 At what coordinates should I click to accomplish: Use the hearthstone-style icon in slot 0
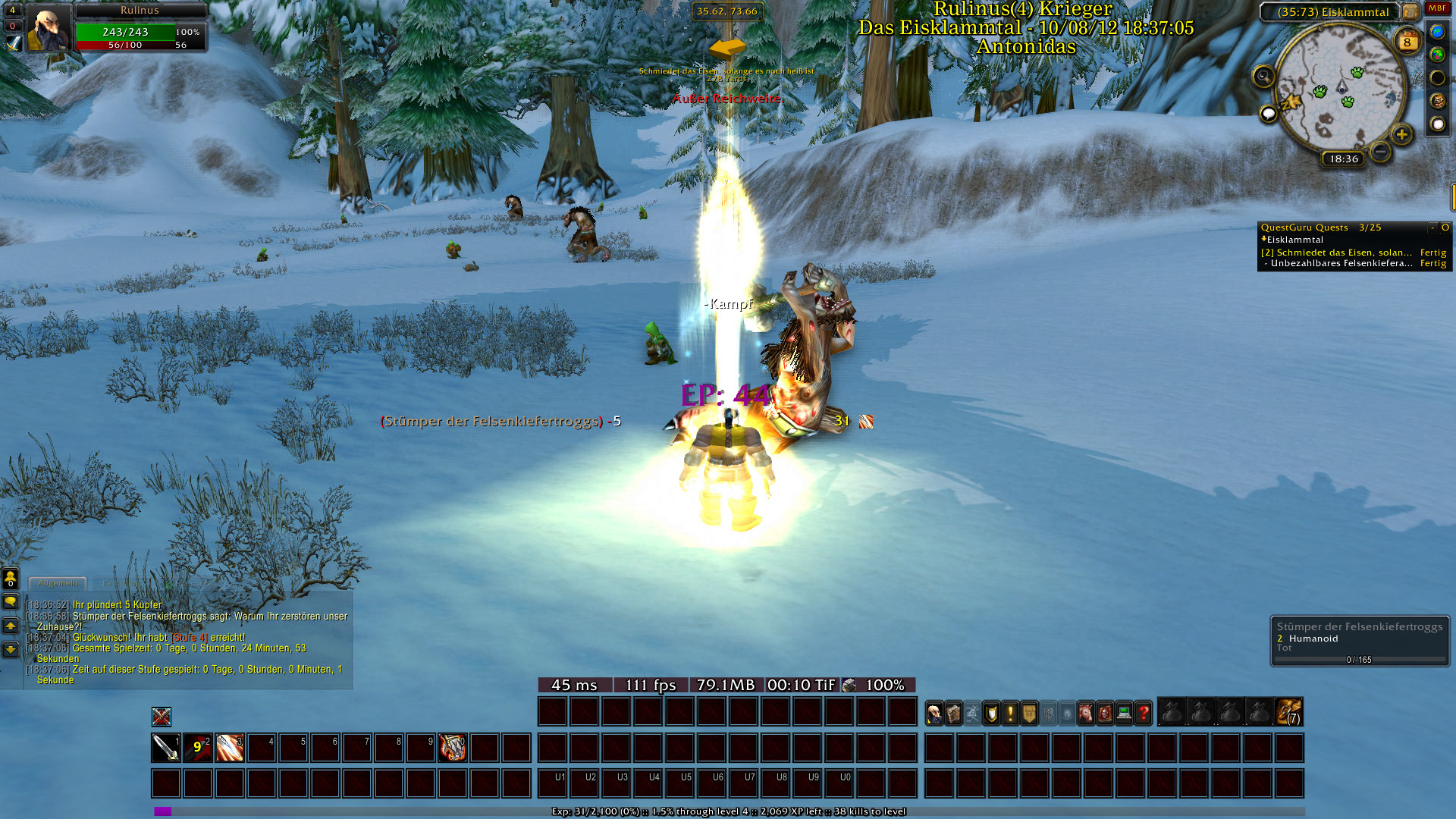point(453,748)
